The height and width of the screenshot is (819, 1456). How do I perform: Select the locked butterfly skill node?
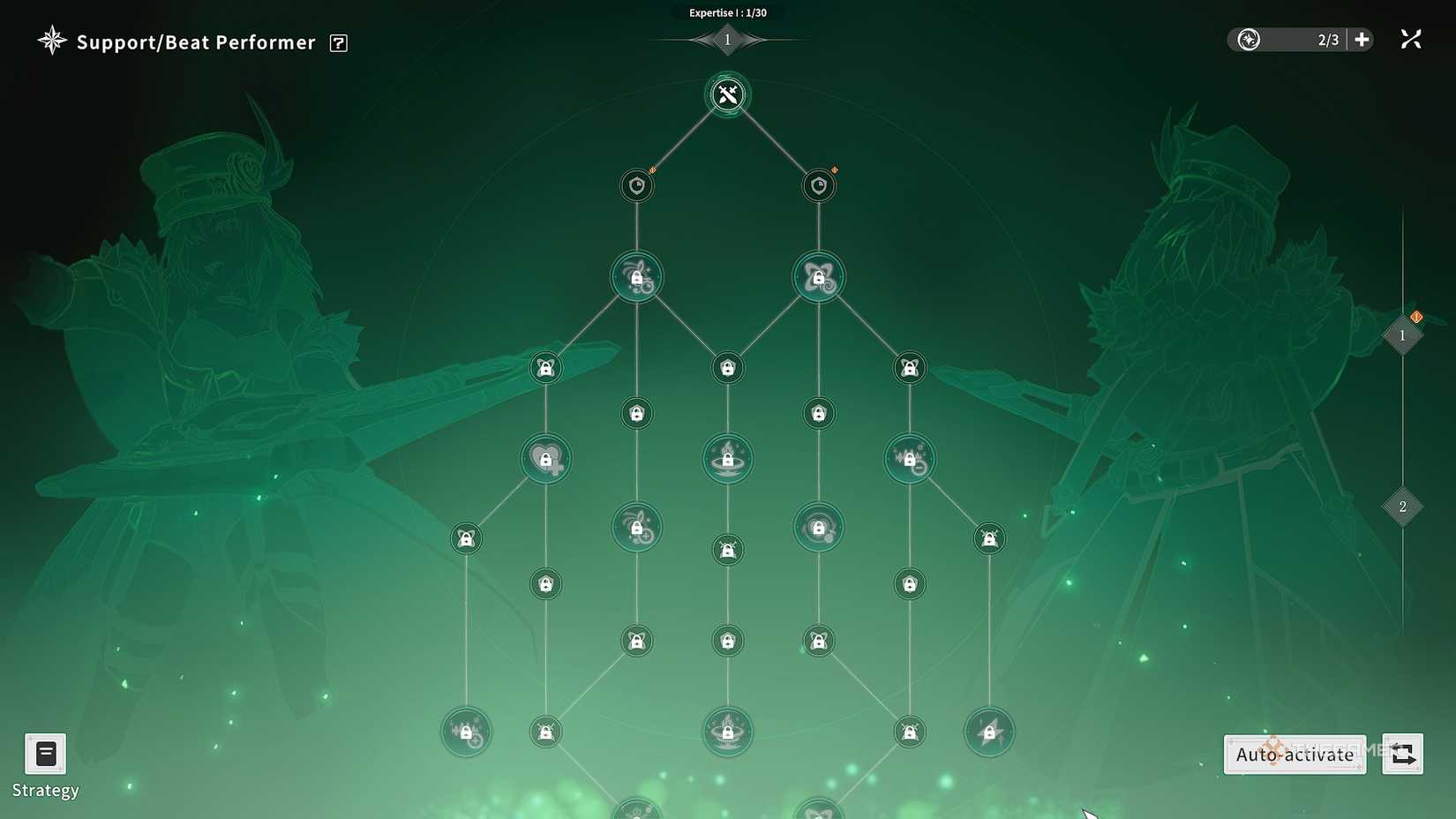818,275
